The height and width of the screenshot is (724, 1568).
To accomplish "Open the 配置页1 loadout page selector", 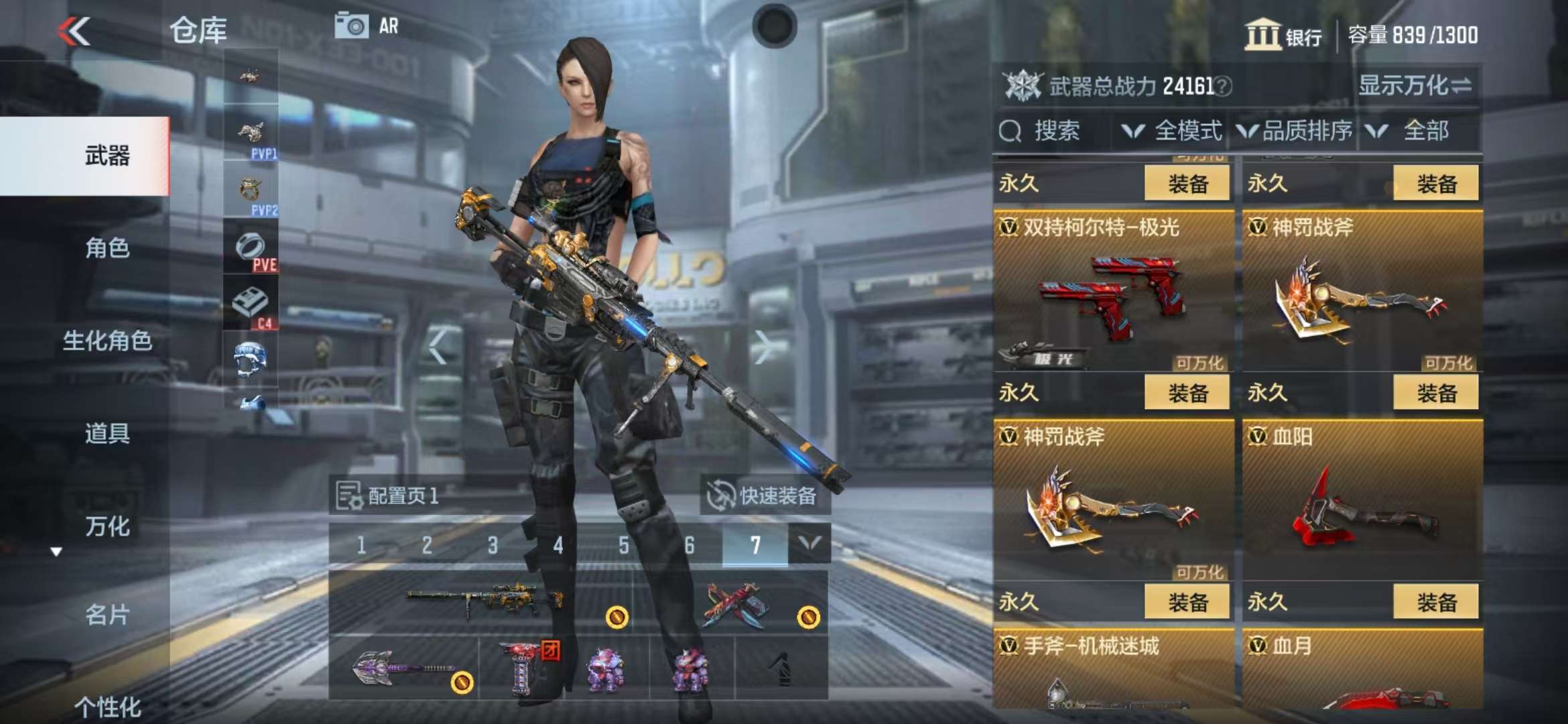I will click(x=389, y=496).
